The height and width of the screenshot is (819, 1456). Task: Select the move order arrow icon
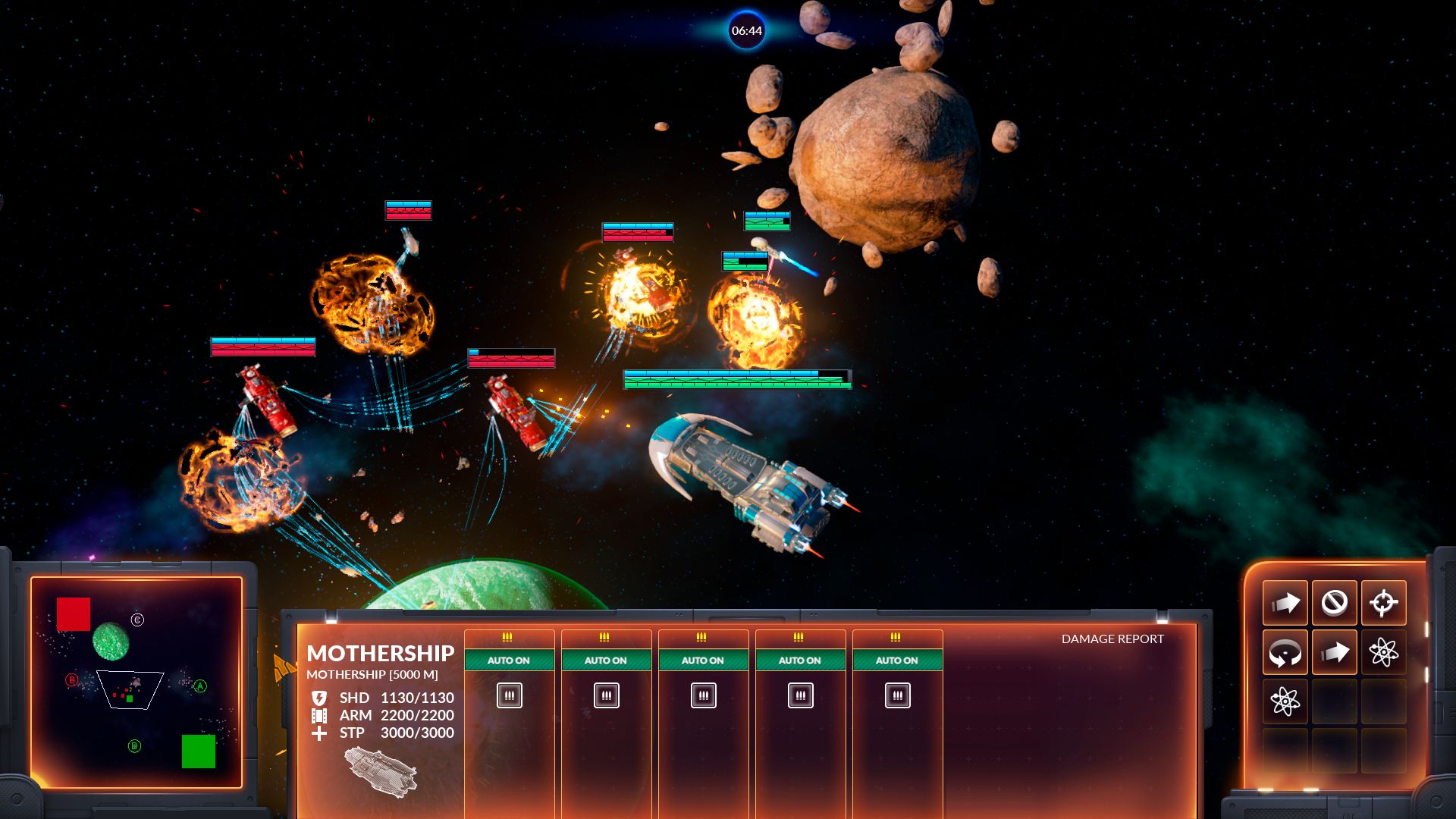tap(1285, 603)
